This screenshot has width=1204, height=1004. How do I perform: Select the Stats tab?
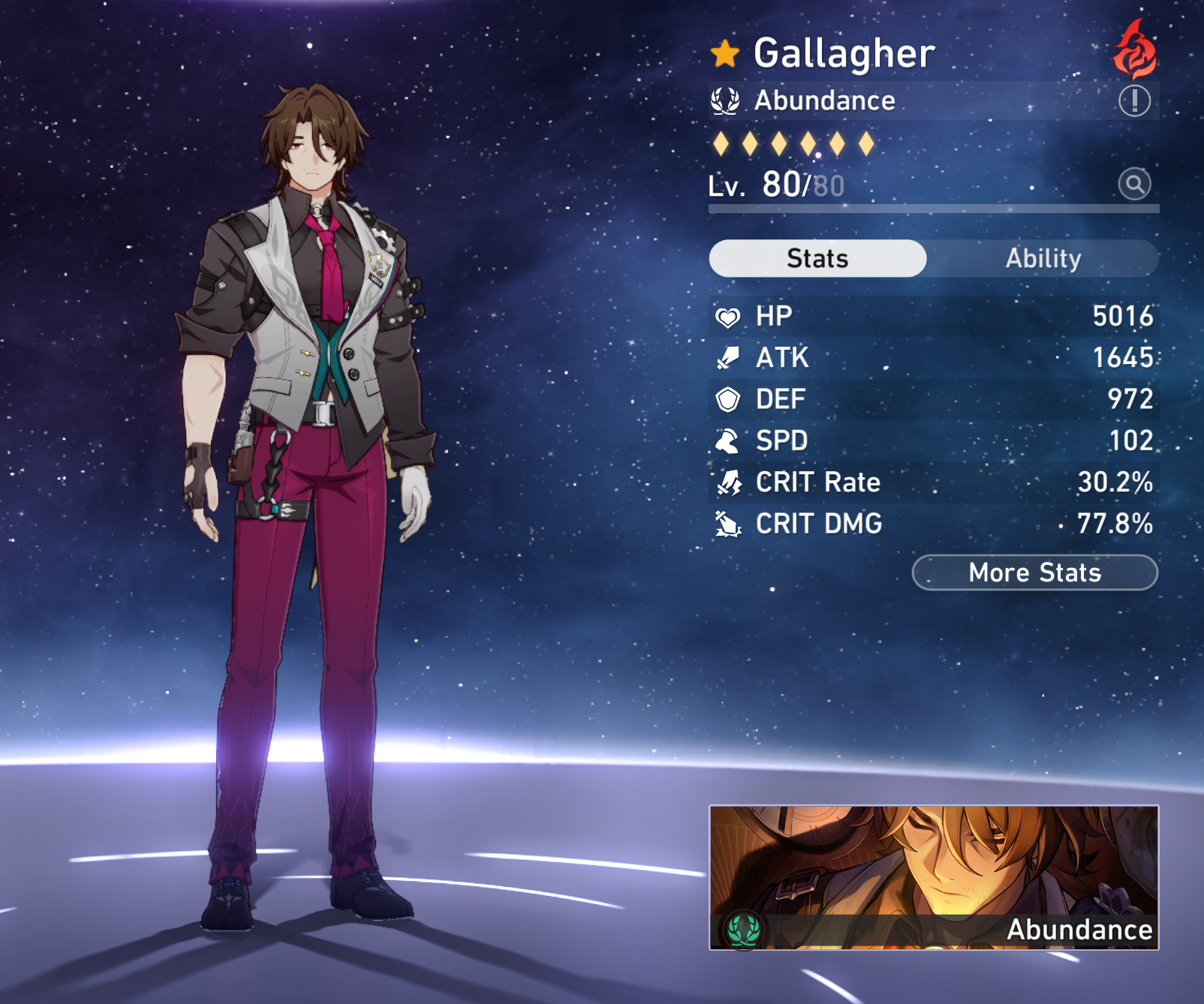[x=816, y=258]
